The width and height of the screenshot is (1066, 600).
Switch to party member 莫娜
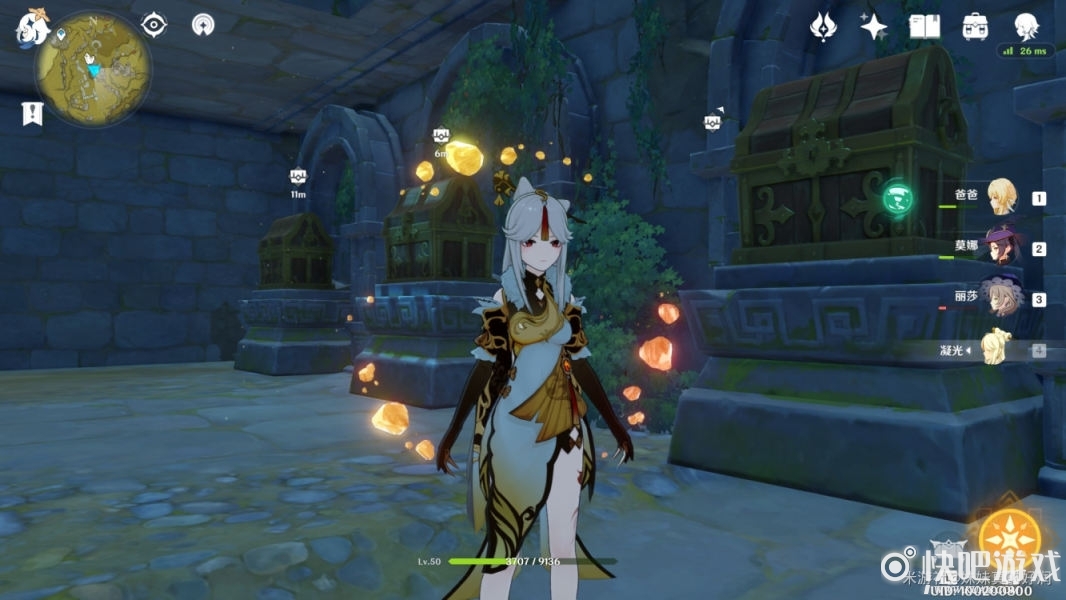[x=1000, y=247]
